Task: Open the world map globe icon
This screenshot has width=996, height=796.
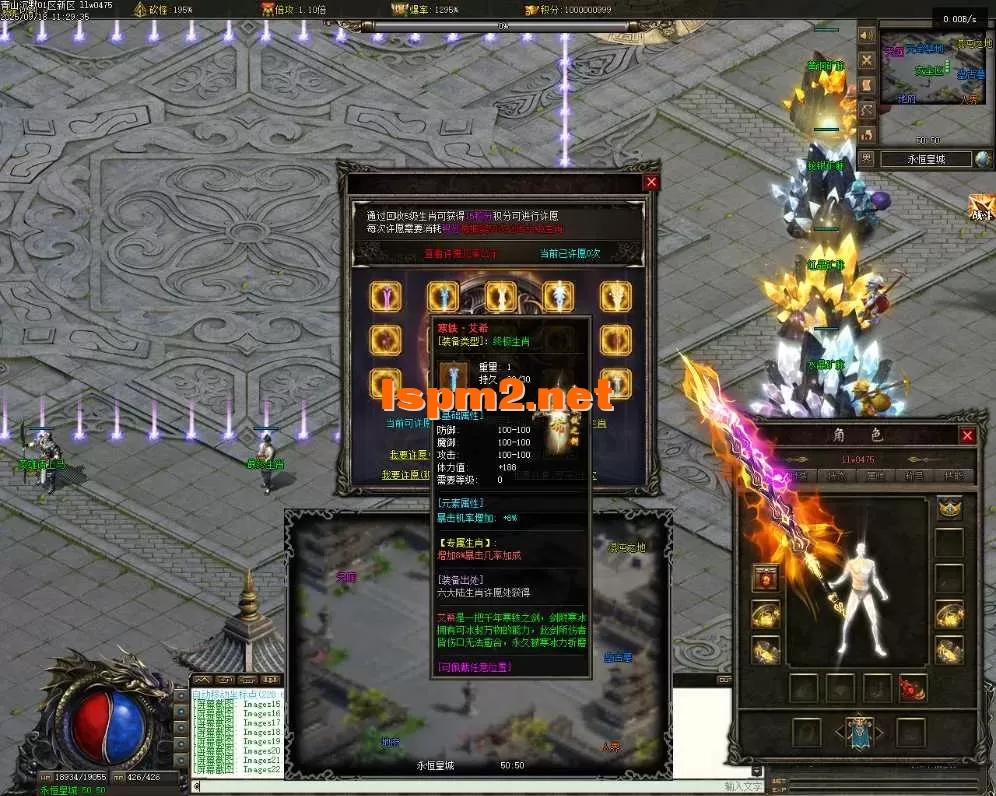Action: point(983,158)
